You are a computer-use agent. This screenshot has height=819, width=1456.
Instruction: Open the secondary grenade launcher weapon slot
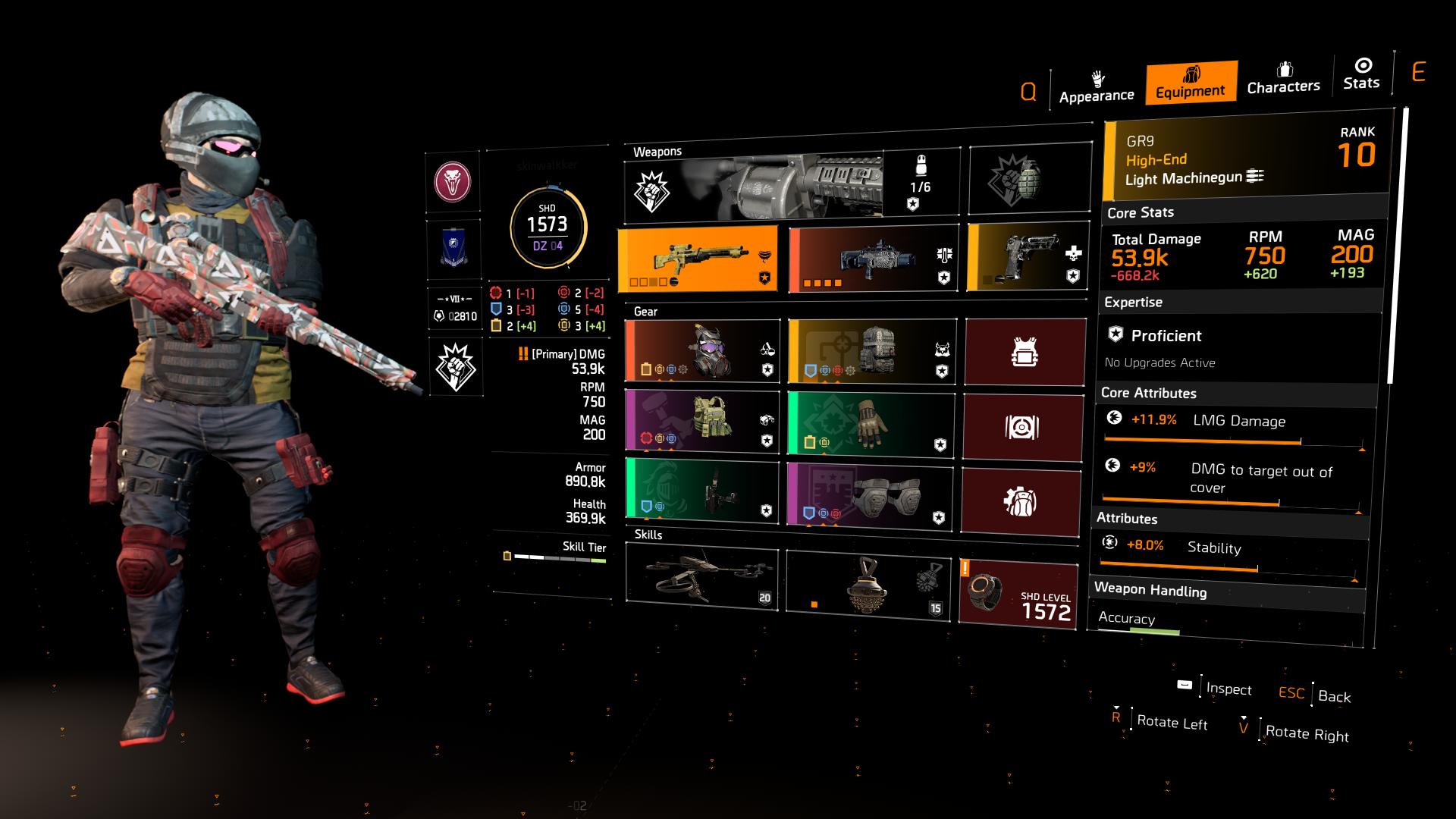pyautogui.click(x=871, y=258)
